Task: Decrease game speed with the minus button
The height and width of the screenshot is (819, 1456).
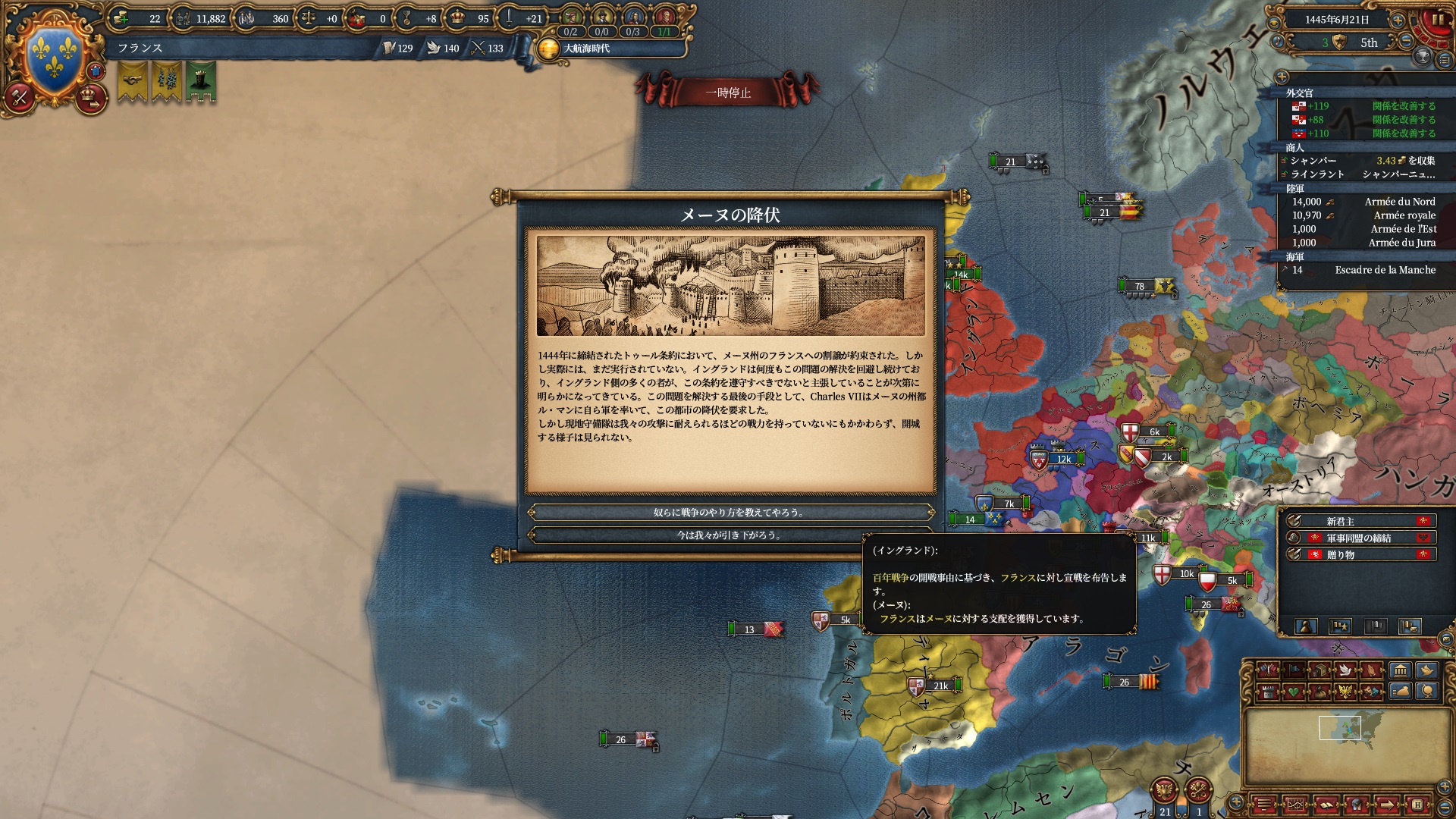Action: coord(1407,42)
